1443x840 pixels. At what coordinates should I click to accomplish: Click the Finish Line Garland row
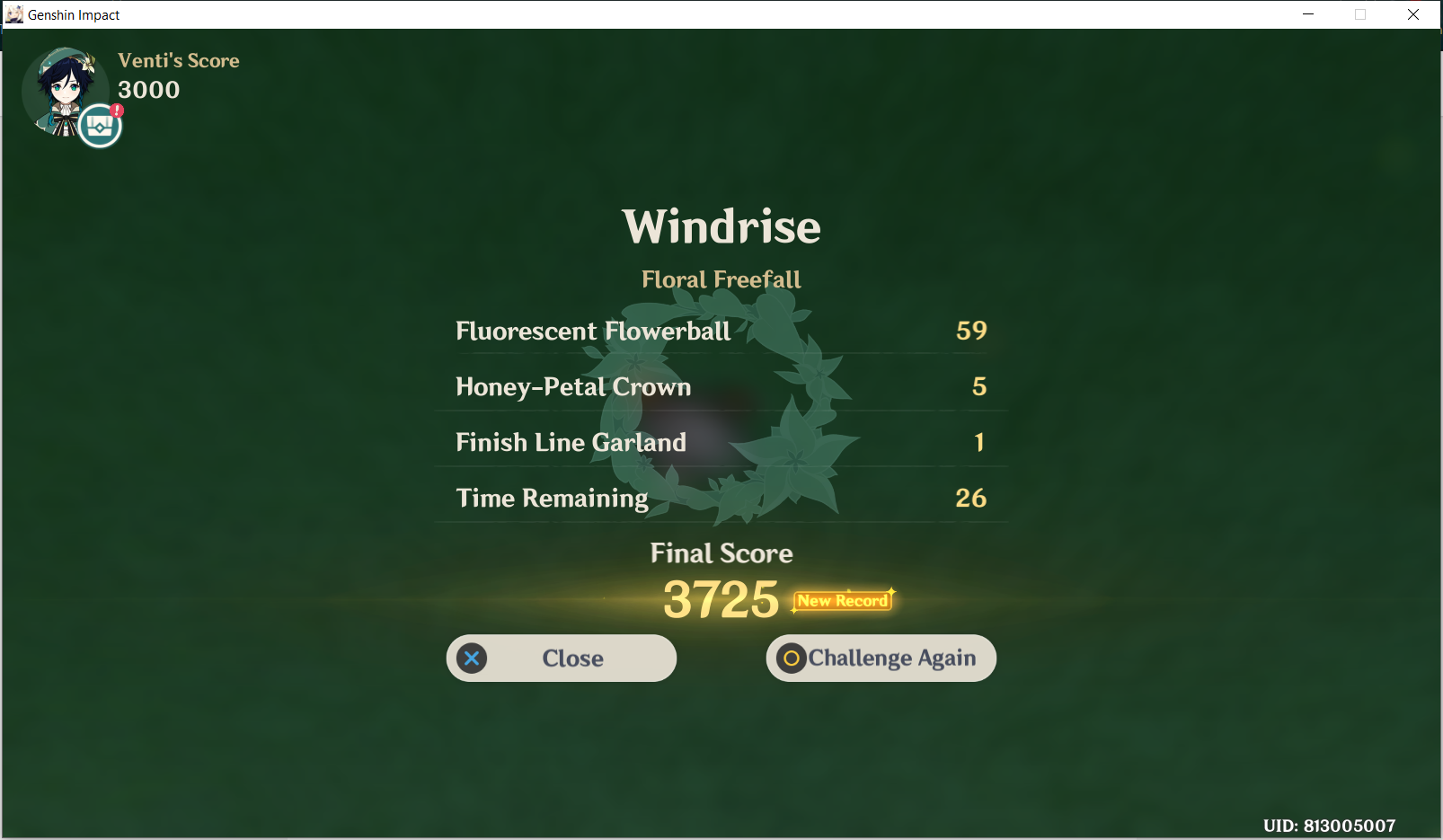click(571, 442)
